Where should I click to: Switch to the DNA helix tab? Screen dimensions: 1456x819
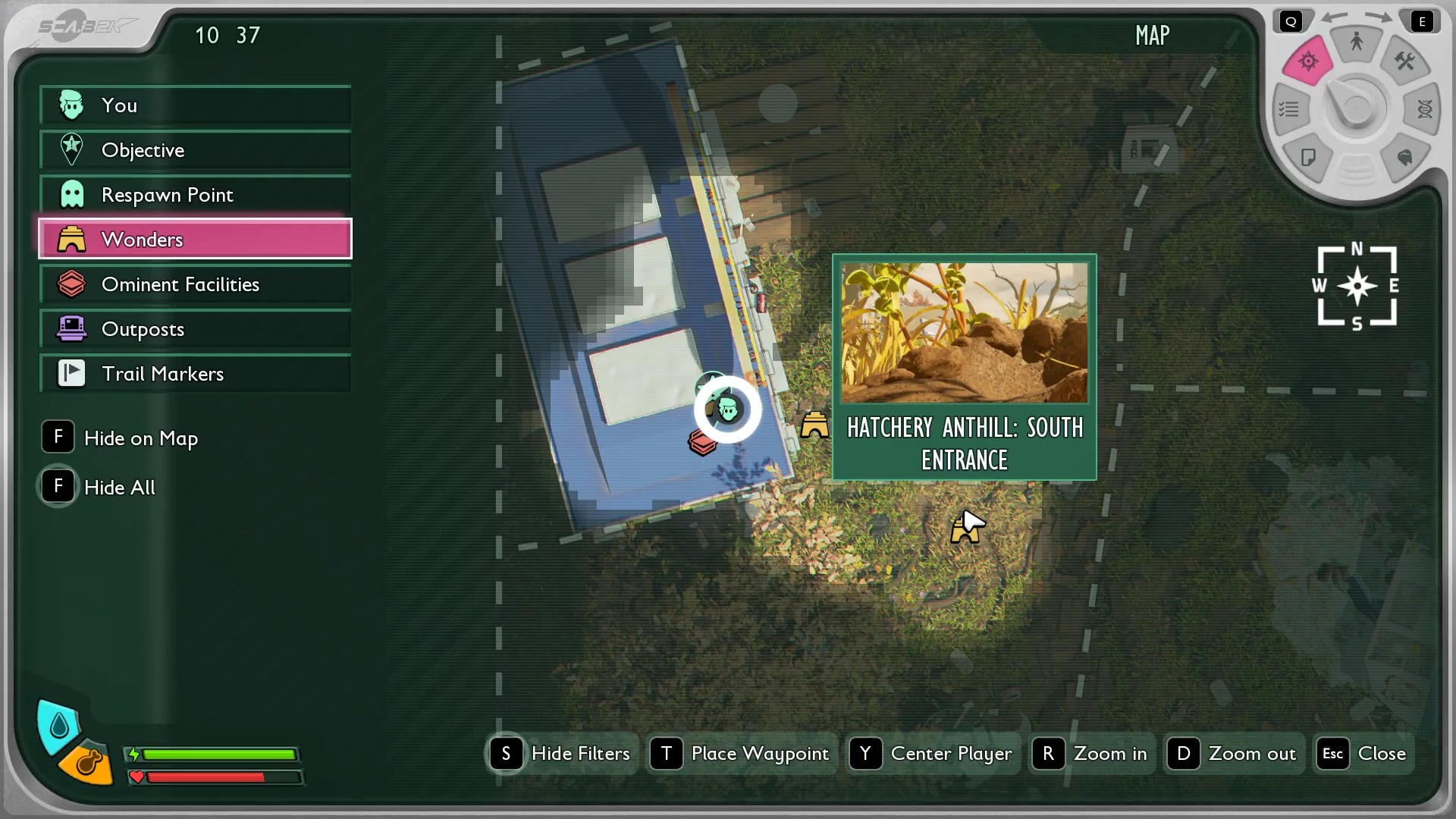1424,110
